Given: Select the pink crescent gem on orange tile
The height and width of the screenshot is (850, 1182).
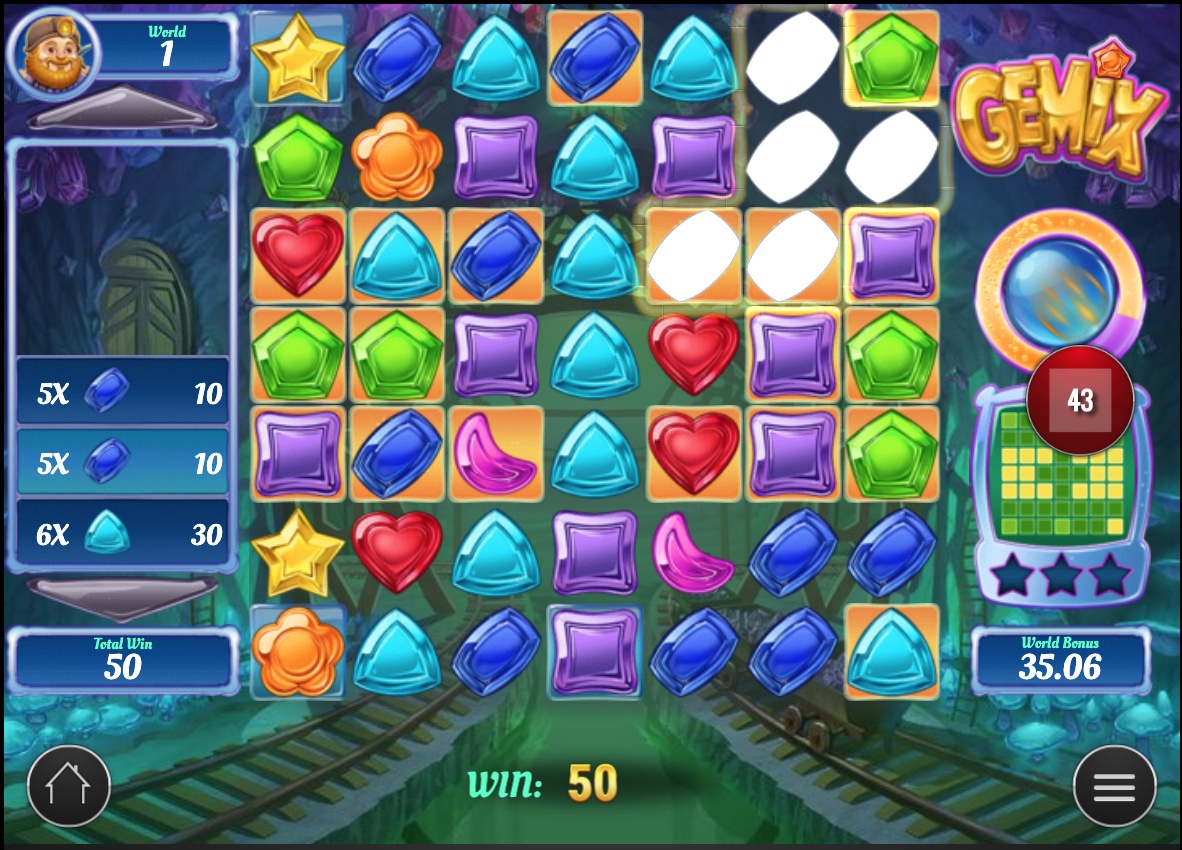Looking at the screenshot, I should [496, 454].
